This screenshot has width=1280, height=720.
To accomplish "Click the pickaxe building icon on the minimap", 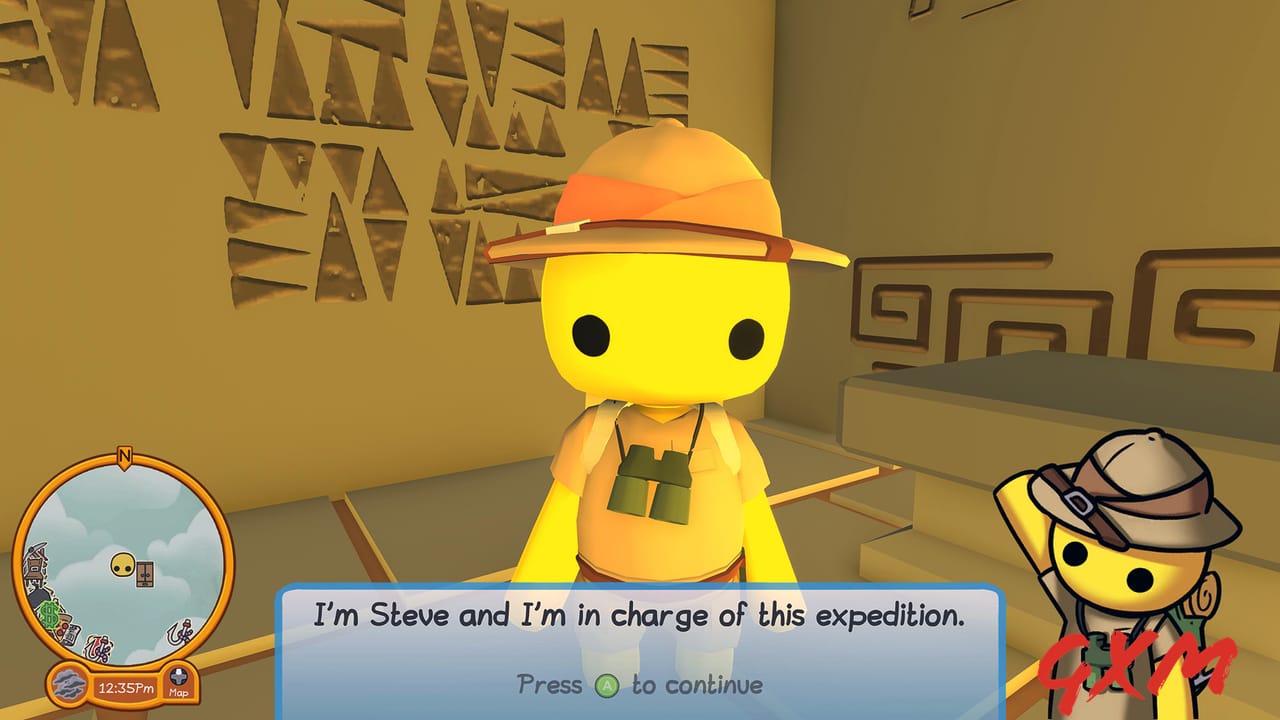I will point(35,560).
